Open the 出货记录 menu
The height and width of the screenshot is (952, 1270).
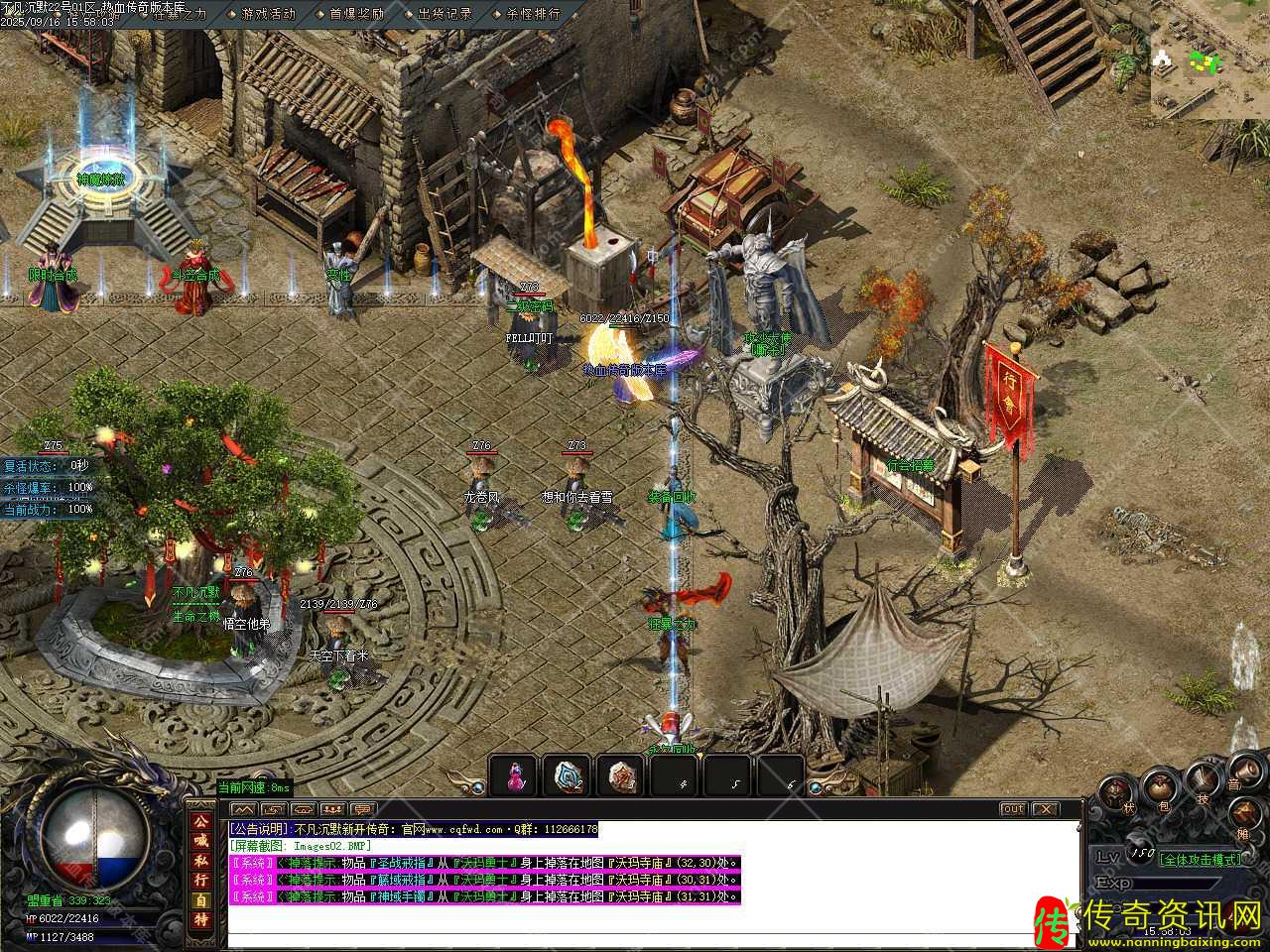click(444, 14)
